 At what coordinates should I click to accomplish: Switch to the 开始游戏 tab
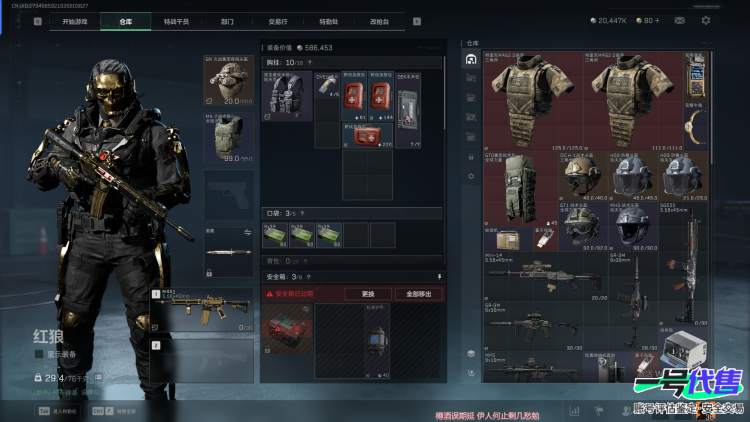[74, 20]
